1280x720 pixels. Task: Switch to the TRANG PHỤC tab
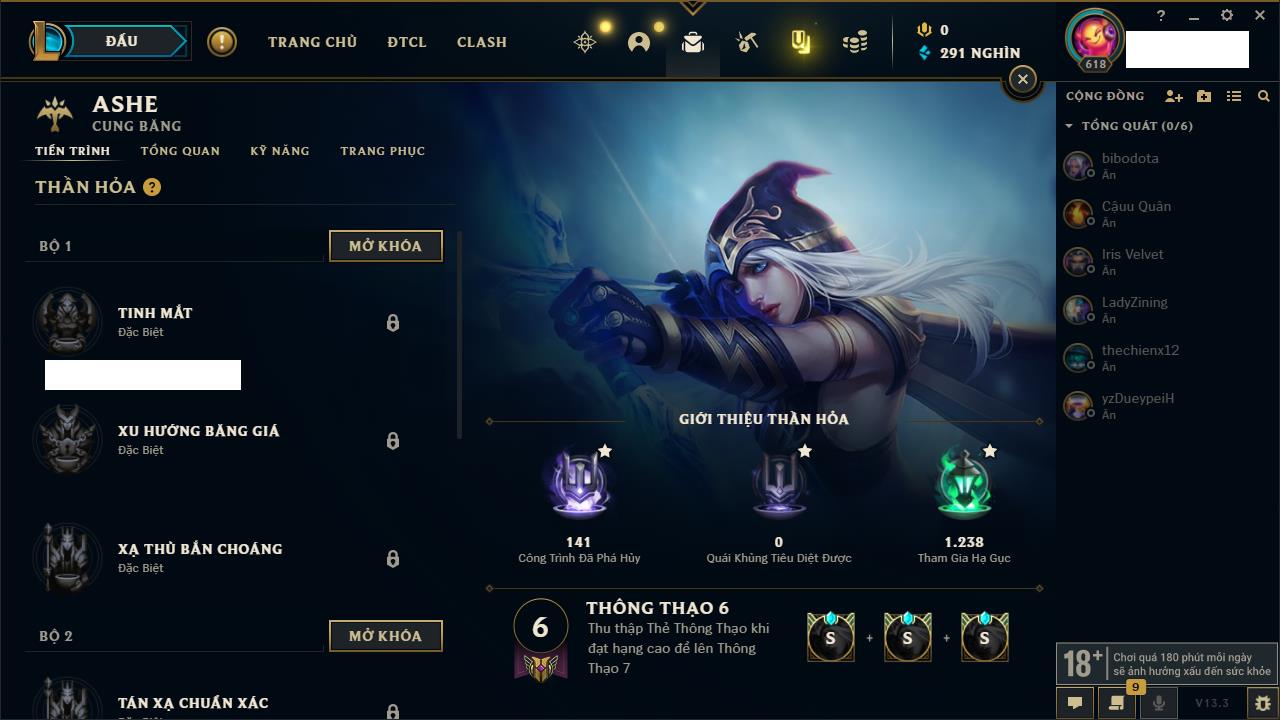(382, 151)
